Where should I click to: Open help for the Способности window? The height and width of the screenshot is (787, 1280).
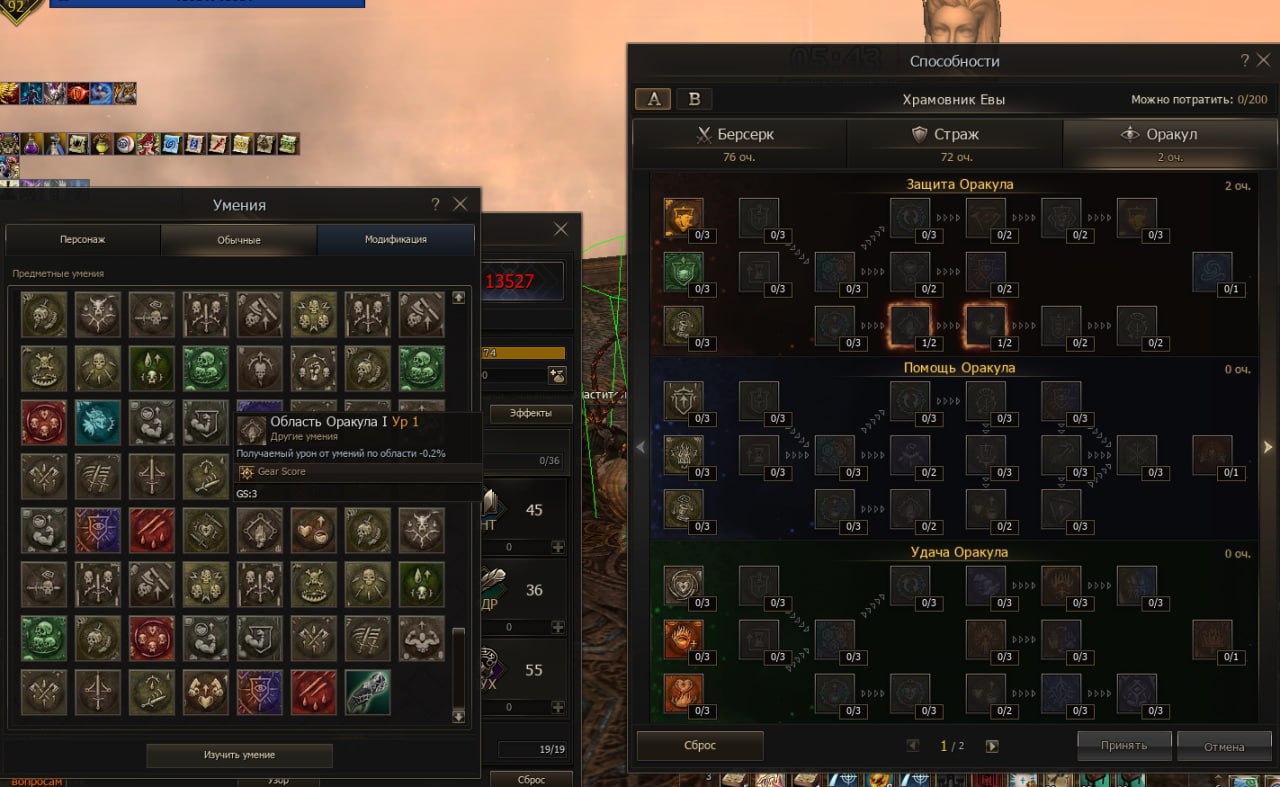[x=1244, y=61]
